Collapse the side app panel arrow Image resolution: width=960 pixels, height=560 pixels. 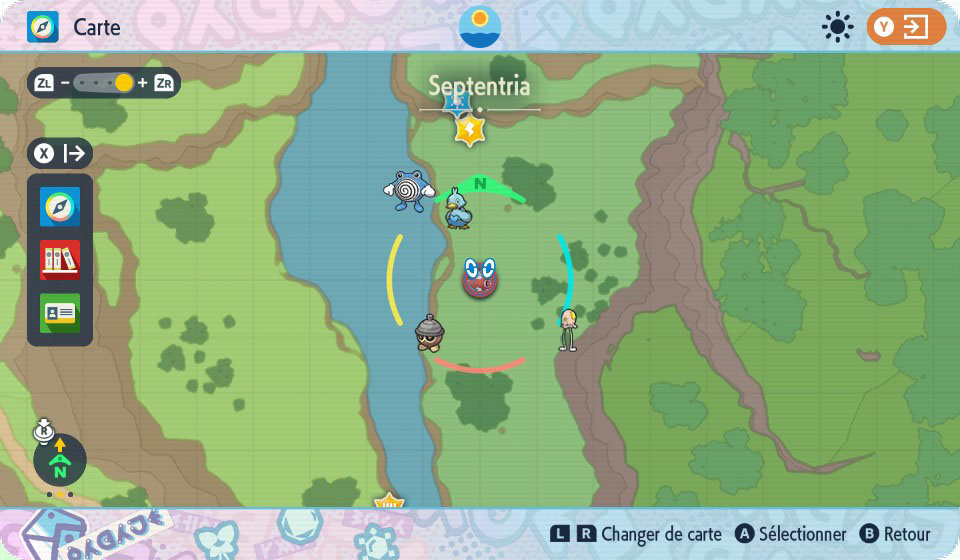tap(74, 154)
